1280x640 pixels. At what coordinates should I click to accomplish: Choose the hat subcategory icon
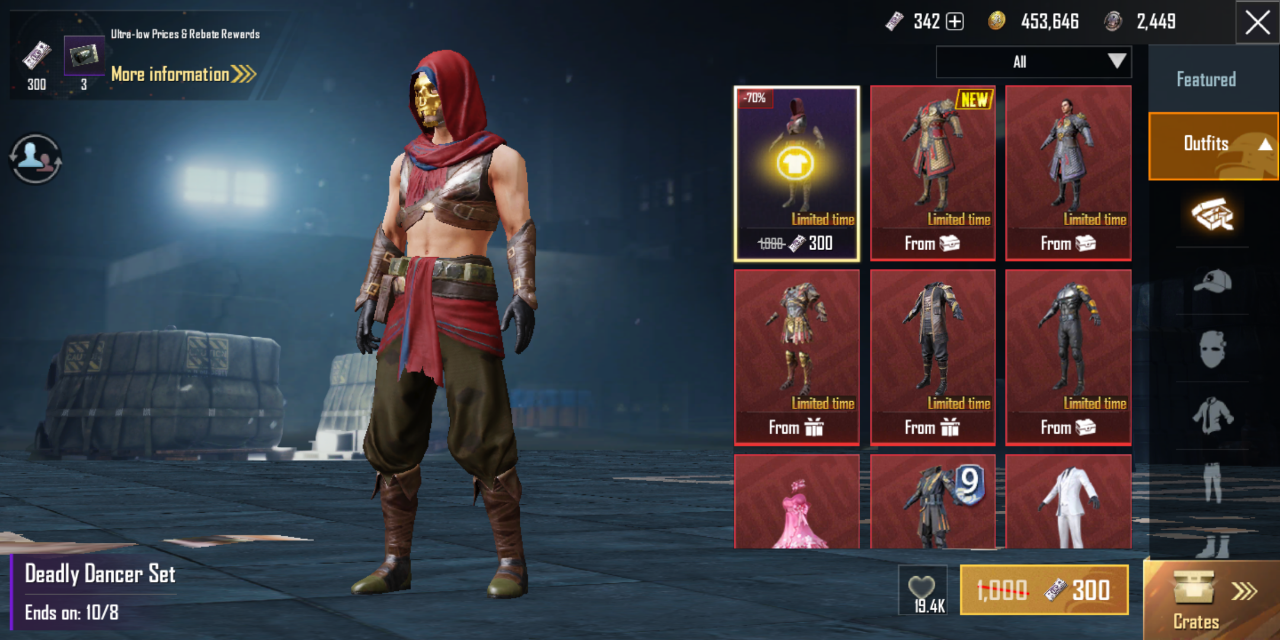coord(1212,283)
